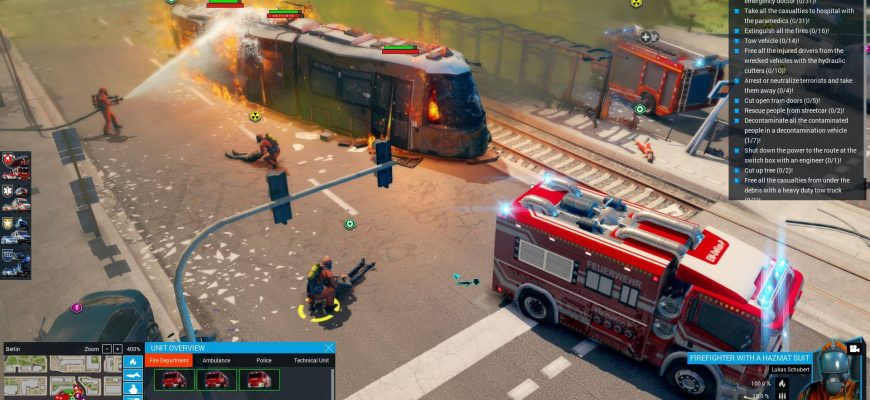This screenshot has width=870, height=400.
Task: Choose the middle fire truck unit thumbnail
Action: click(216, 380)
